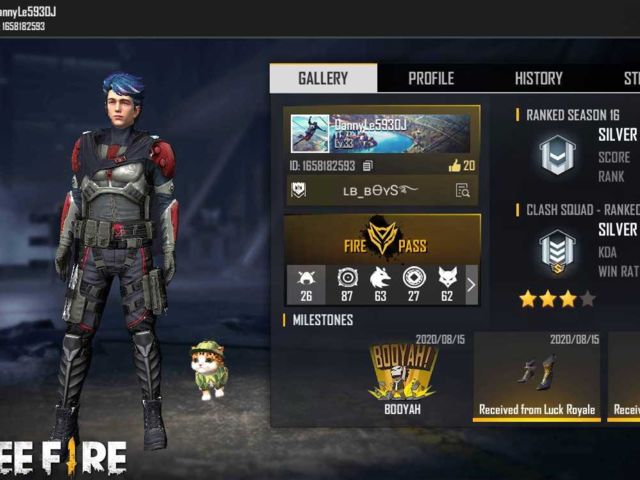640x480 pixels.
Task: Select the LB_BOYS guild name row
Action: (x=380, y=190)
